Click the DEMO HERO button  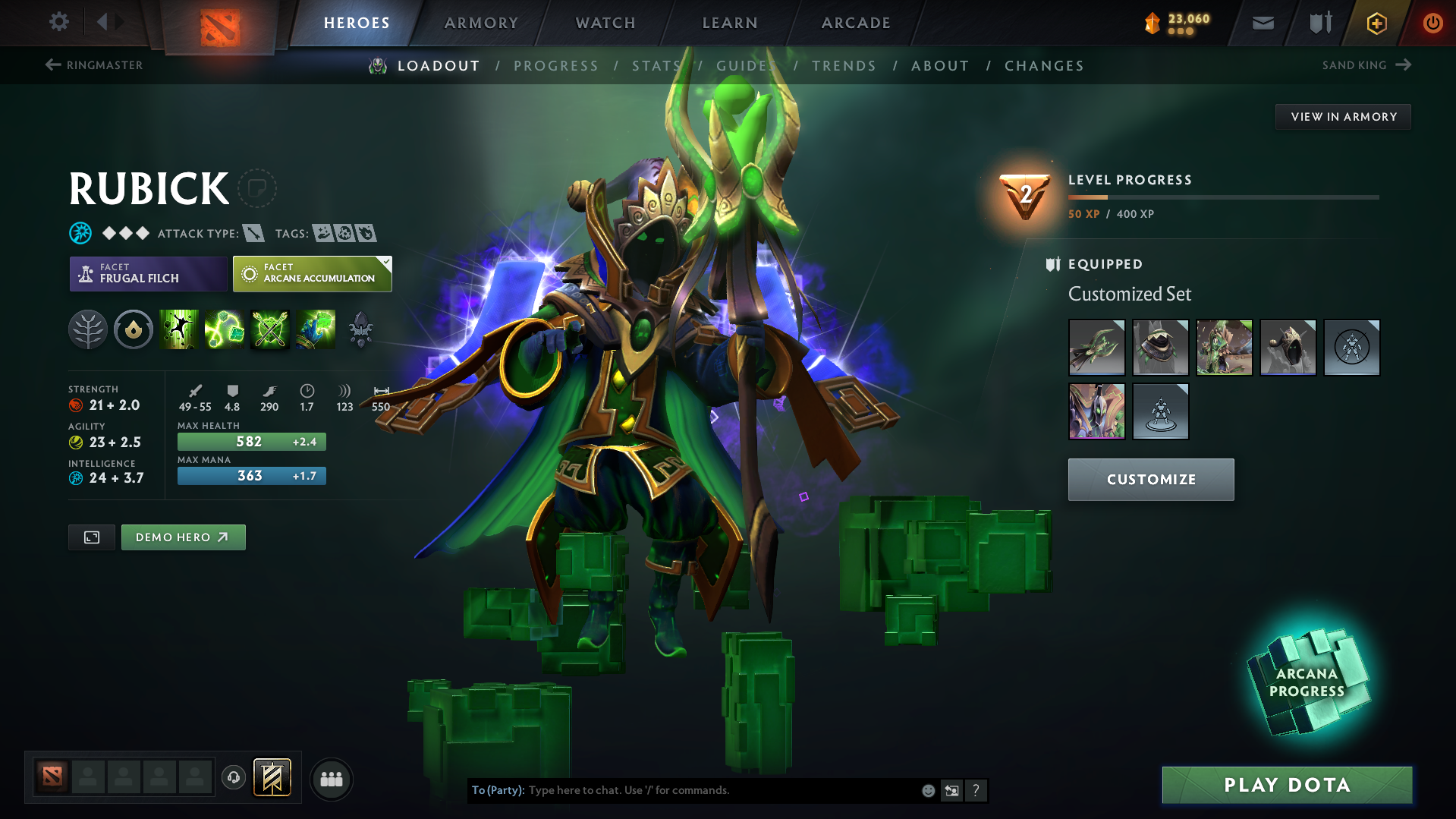pos(183,537)
